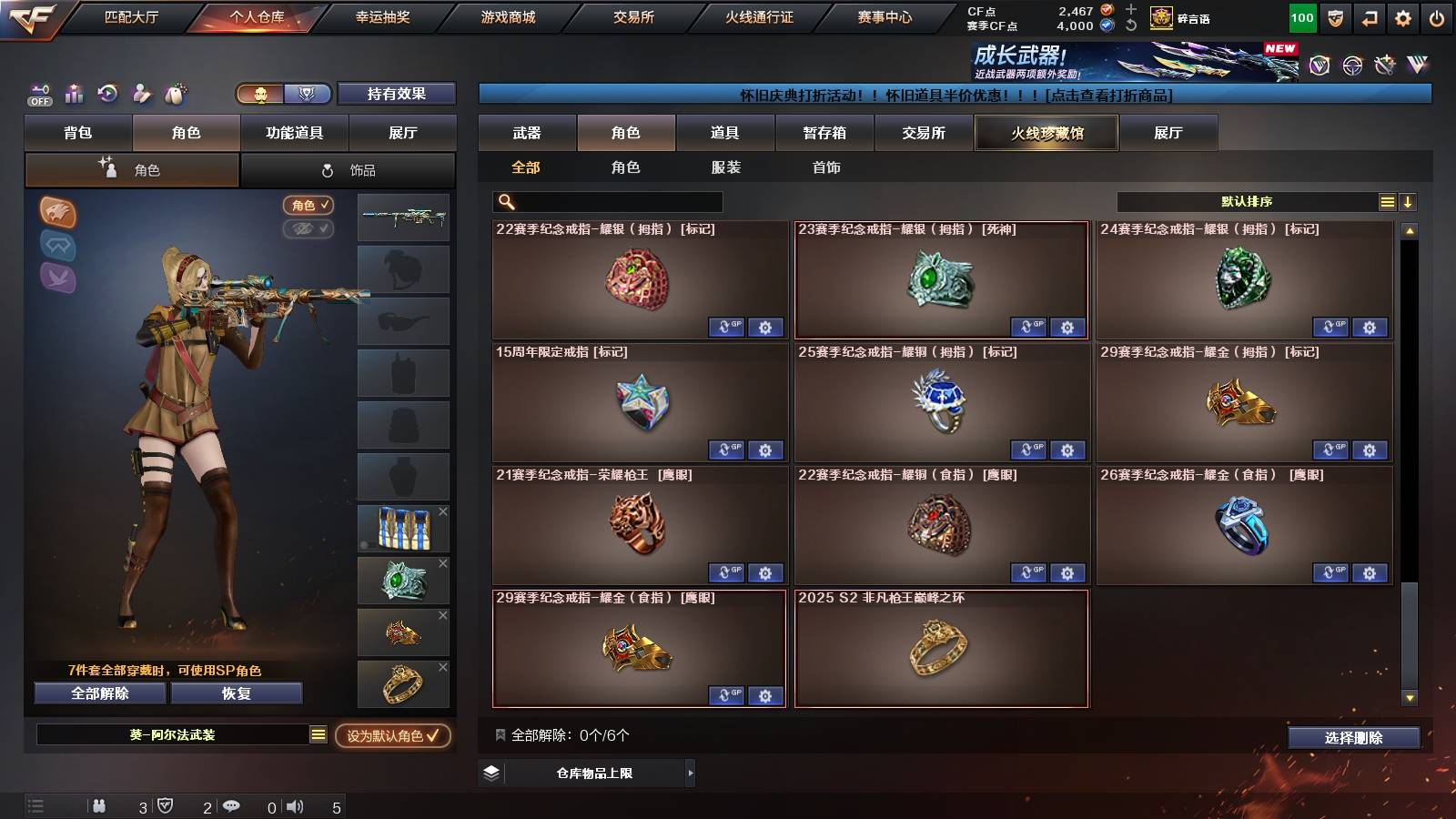The image size is (1456, 819).
Task: Click the gear icon on the 15周年限定戒指 card
Action: coord(765,450)
